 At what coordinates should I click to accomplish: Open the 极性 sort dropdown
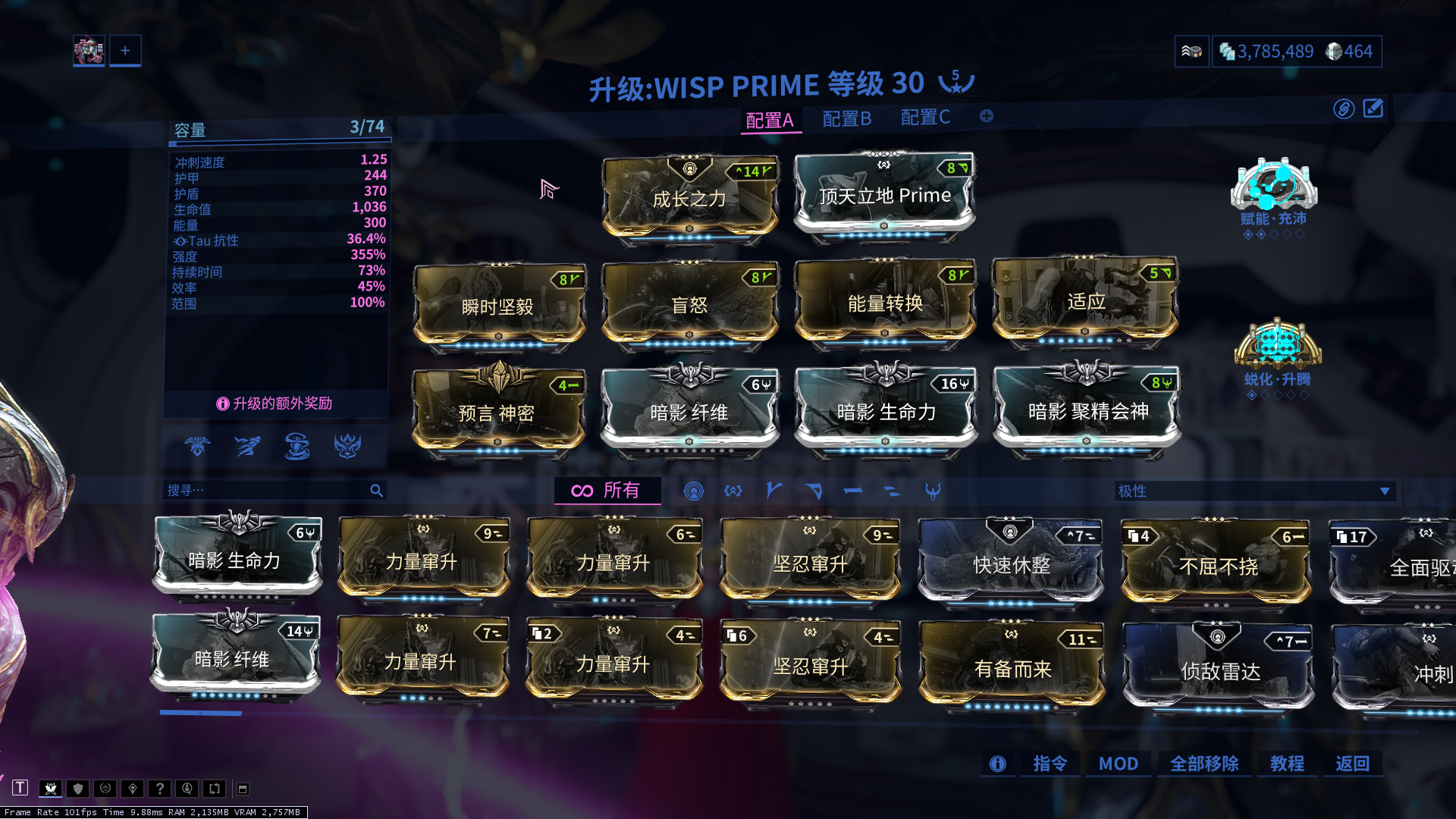(1254, 491)
